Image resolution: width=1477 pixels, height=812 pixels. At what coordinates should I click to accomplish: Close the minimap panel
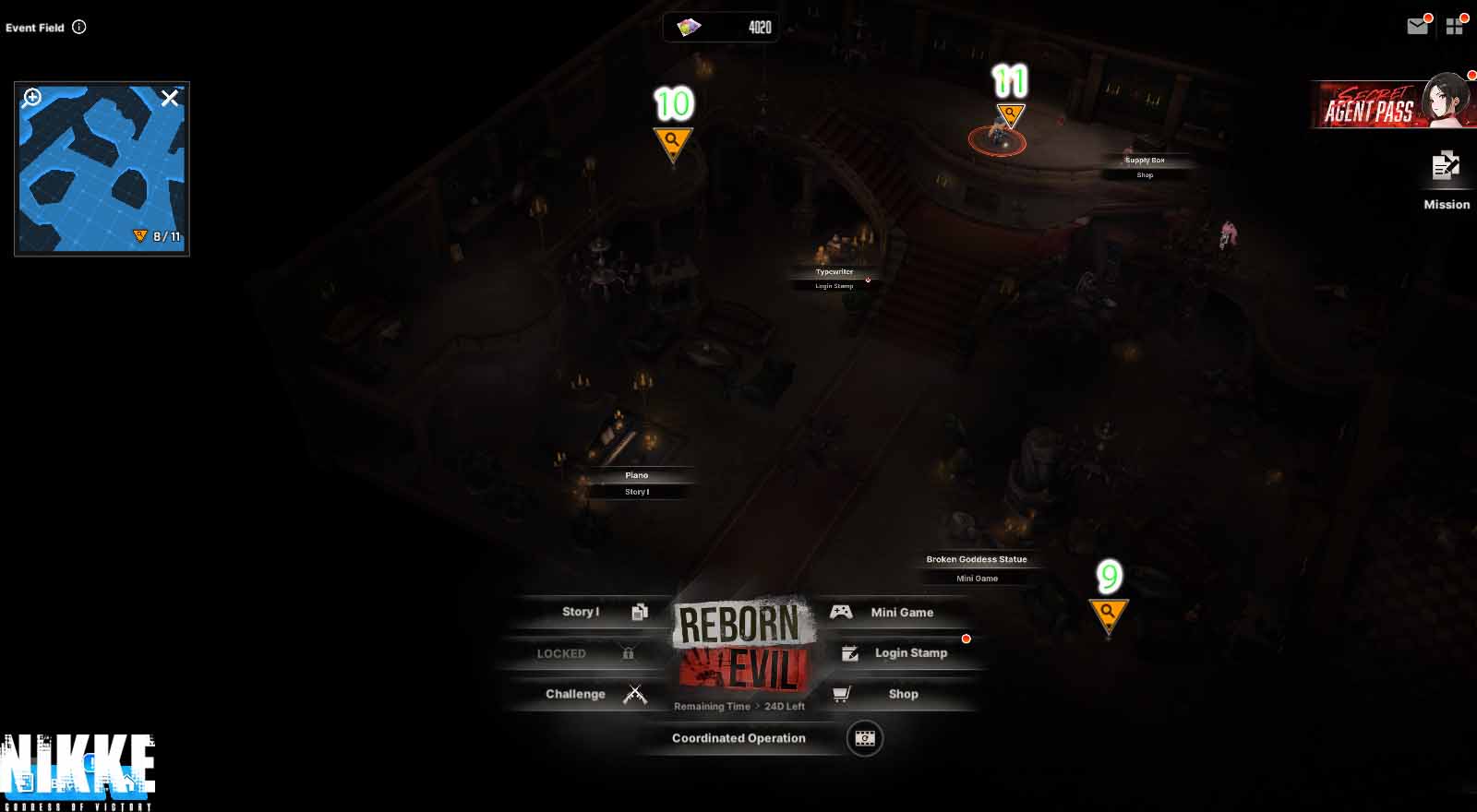[170, 98]
